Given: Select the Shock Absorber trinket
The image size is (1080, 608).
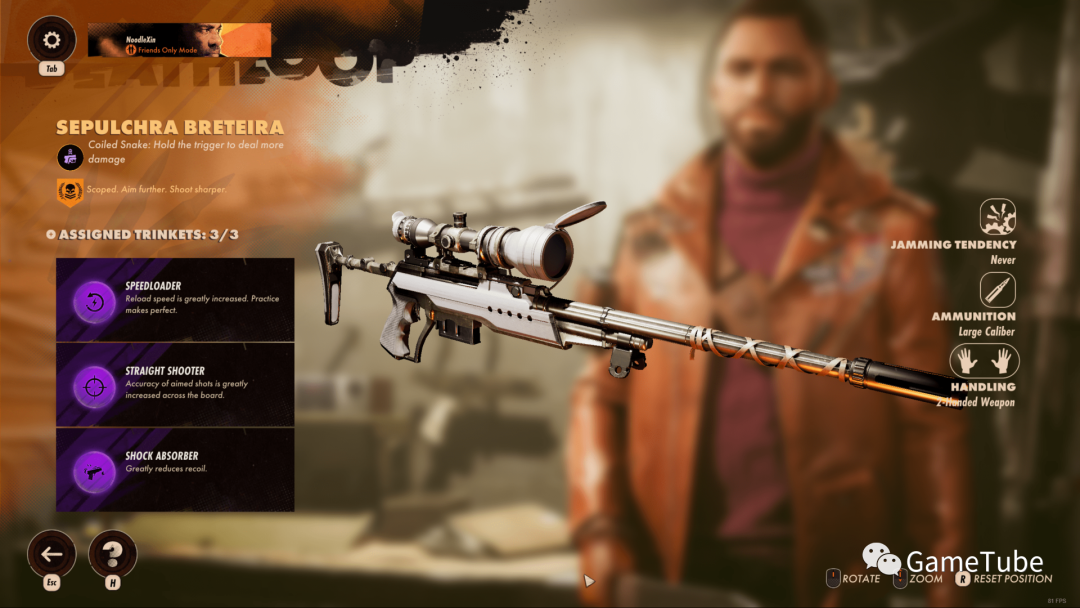Looking at the screenshot, I should click(x=175, y=470).
